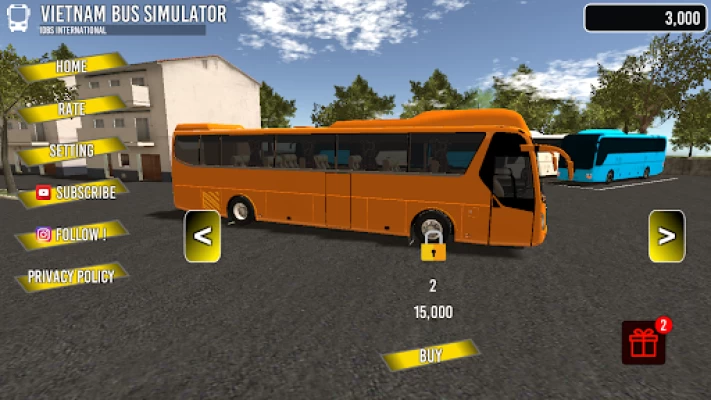This screenshot has width=711, height=400.
Task: Choose the Instagram Follow button
Action: (72, 235)
